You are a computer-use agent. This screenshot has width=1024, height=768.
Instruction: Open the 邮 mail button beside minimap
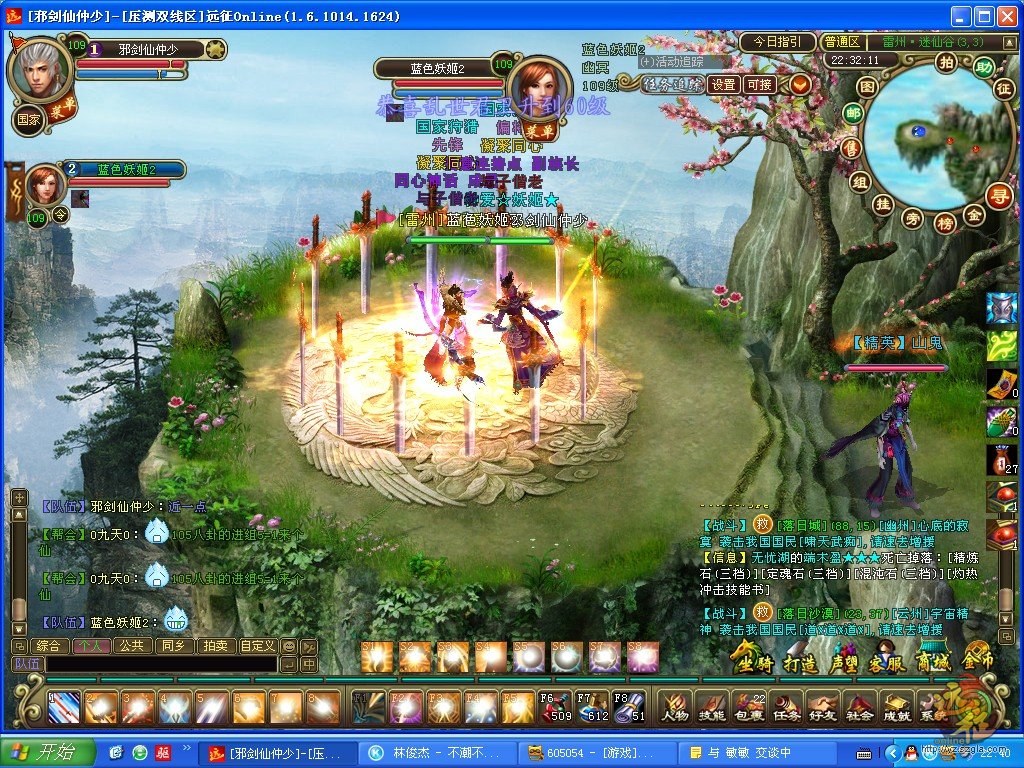click(853, 114)
